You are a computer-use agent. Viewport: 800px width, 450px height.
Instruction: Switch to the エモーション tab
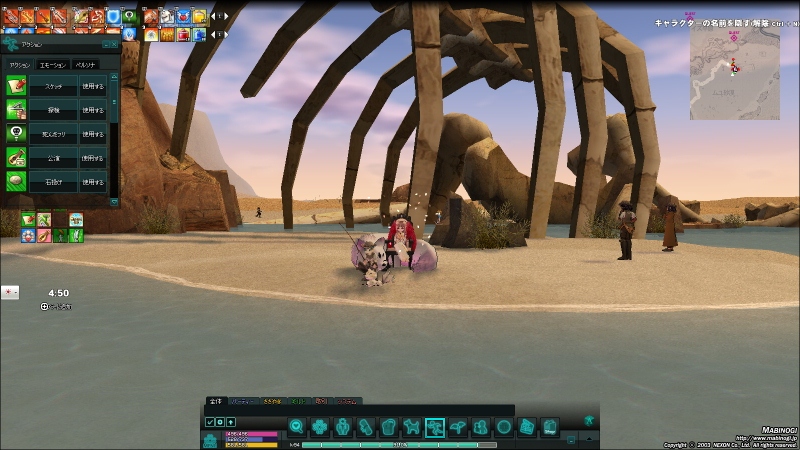click(50, 65)
